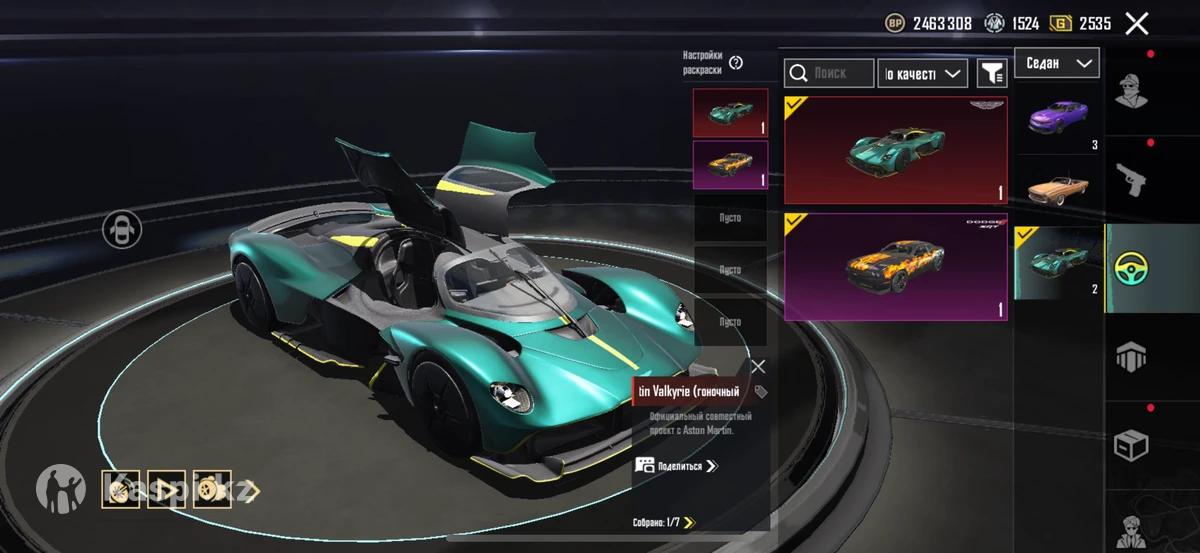Open the 'Седан' vehicle type dropdown
Image resolution: width=1200 pixels, height=553 pixels.
(x=1057, y=63)
